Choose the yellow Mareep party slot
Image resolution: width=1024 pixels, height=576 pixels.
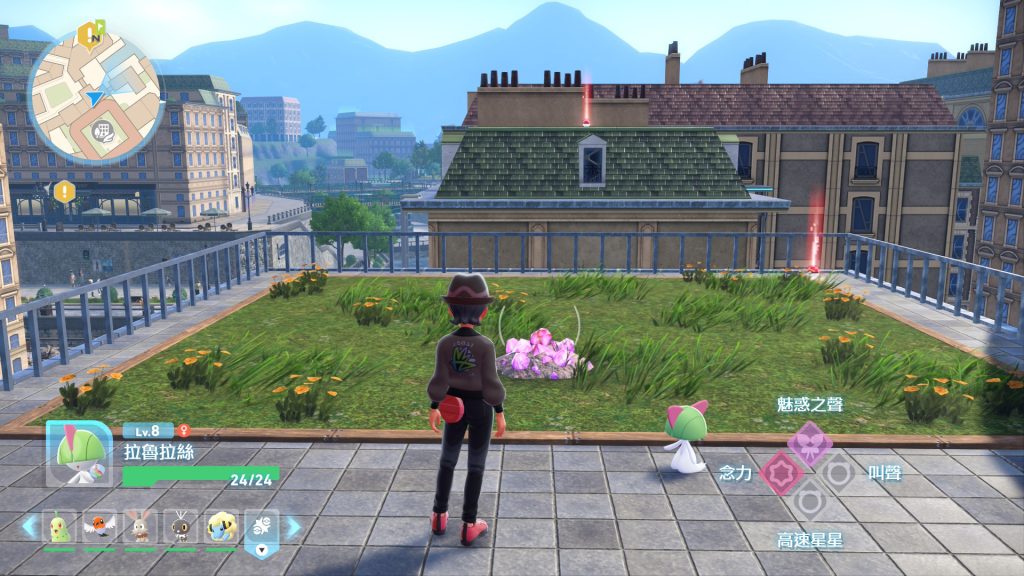[x=221, y=526]
